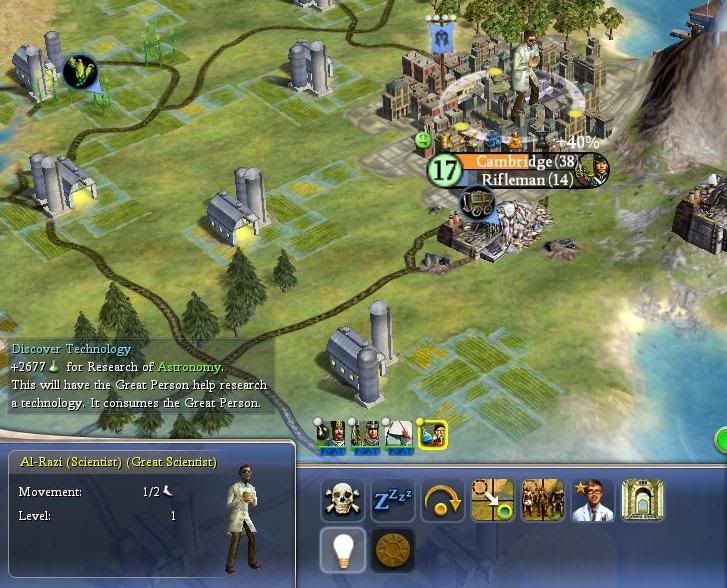Build the Academy with the archway icon
Viewport: 727px width, 588px height.
[642, 500]
